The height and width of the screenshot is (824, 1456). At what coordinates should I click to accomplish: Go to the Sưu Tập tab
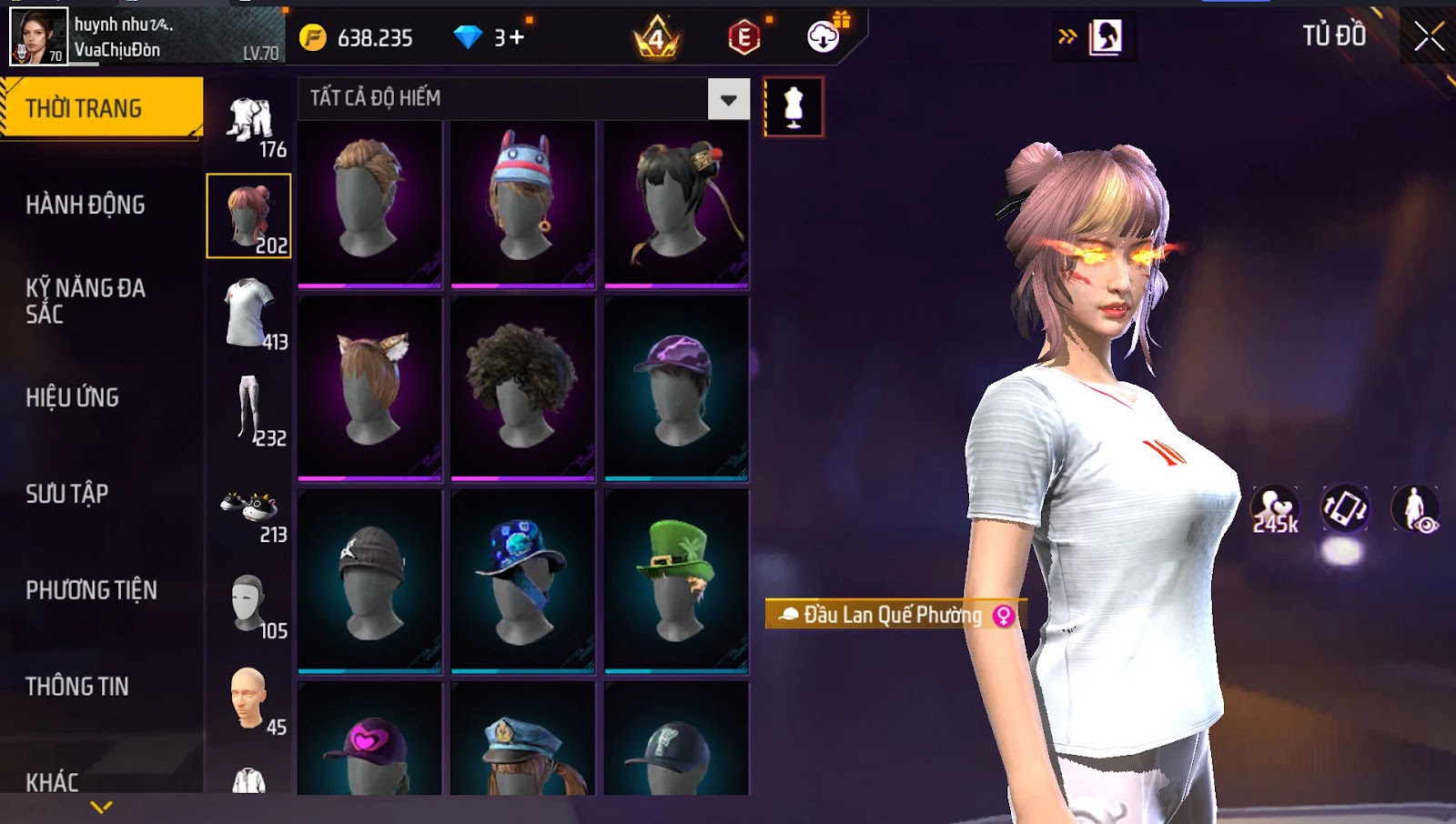pyautogui.click(x=67, y=494)
